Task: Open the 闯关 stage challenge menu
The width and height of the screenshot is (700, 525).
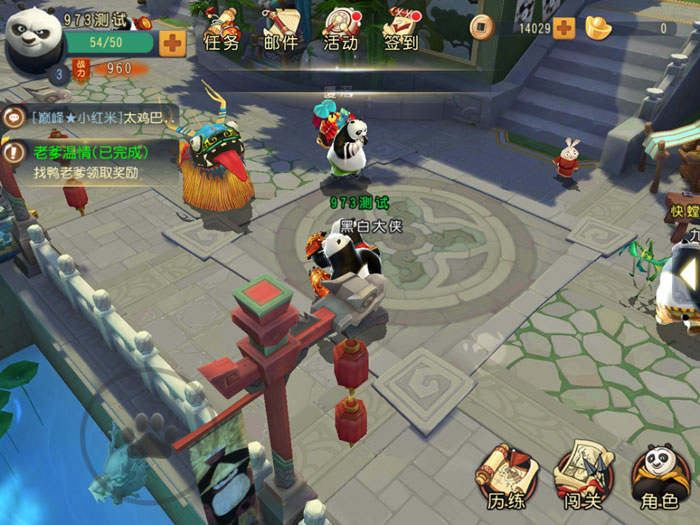Action: point(580,477)
